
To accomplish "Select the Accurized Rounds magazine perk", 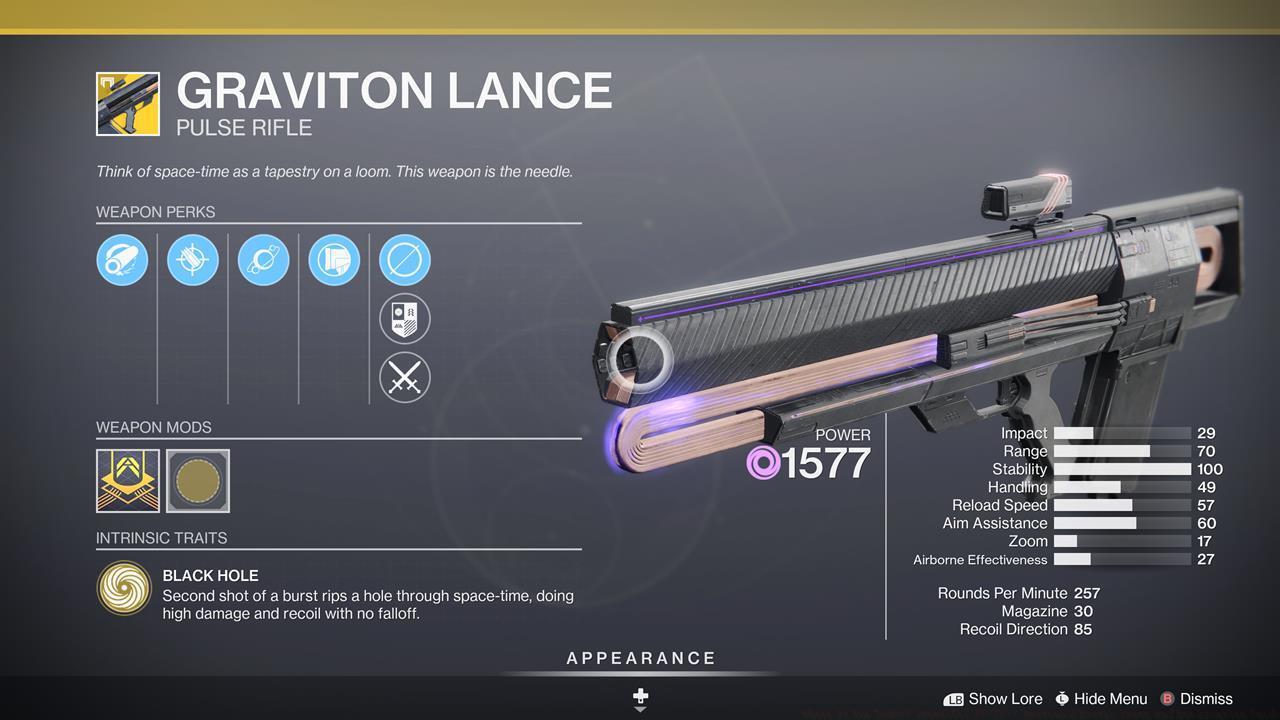I will point(192,260).
